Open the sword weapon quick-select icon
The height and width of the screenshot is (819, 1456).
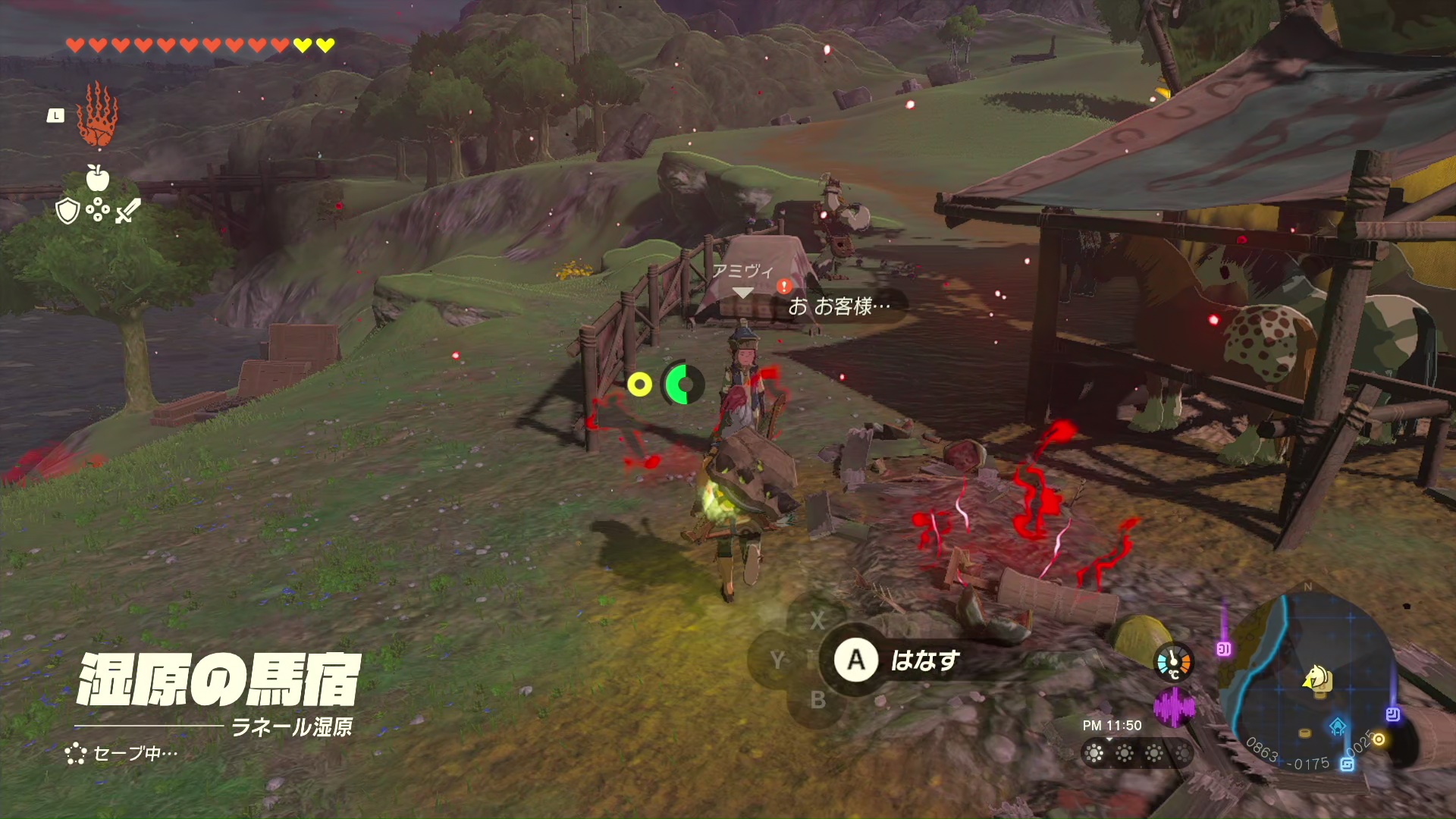coord(127,211)
